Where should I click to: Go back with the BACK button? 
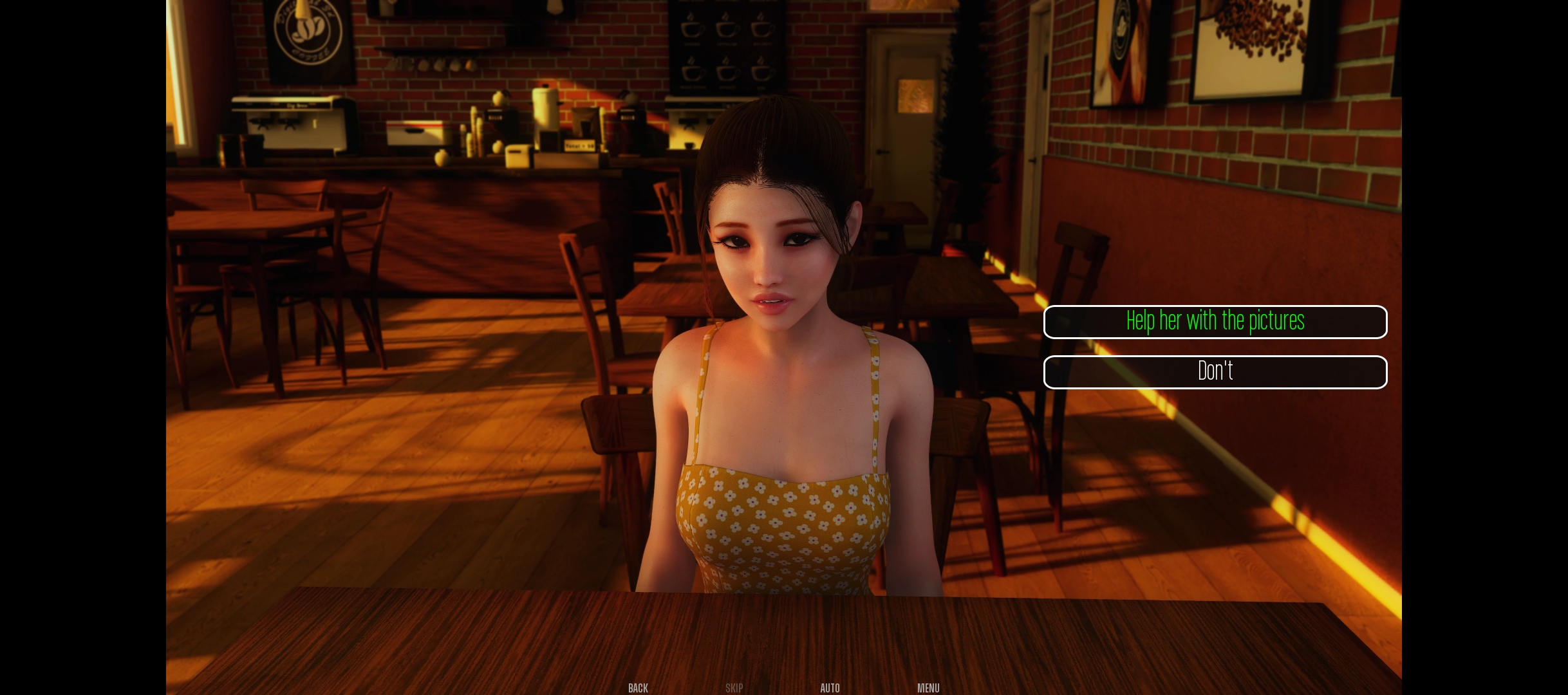638,688
